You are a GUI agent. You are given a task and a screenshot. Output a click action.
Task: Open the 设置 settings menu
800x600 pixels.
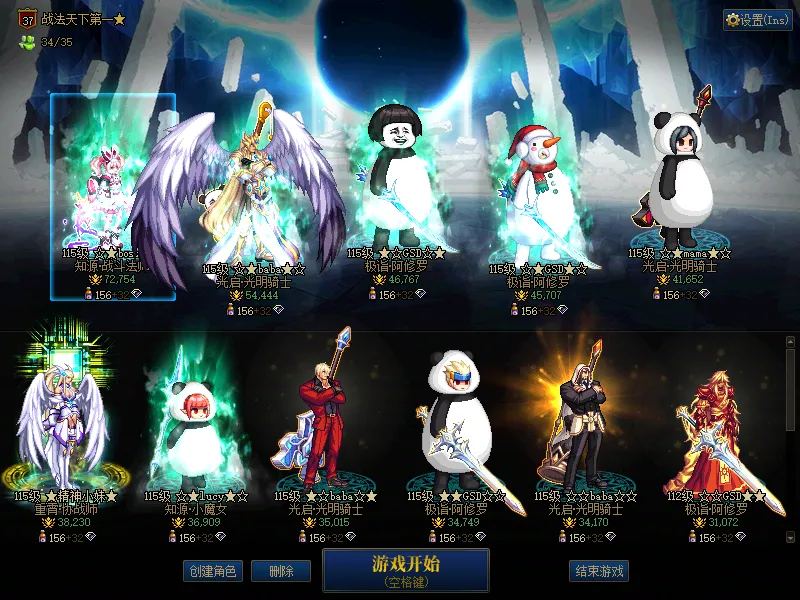click(x=757, y=20)
